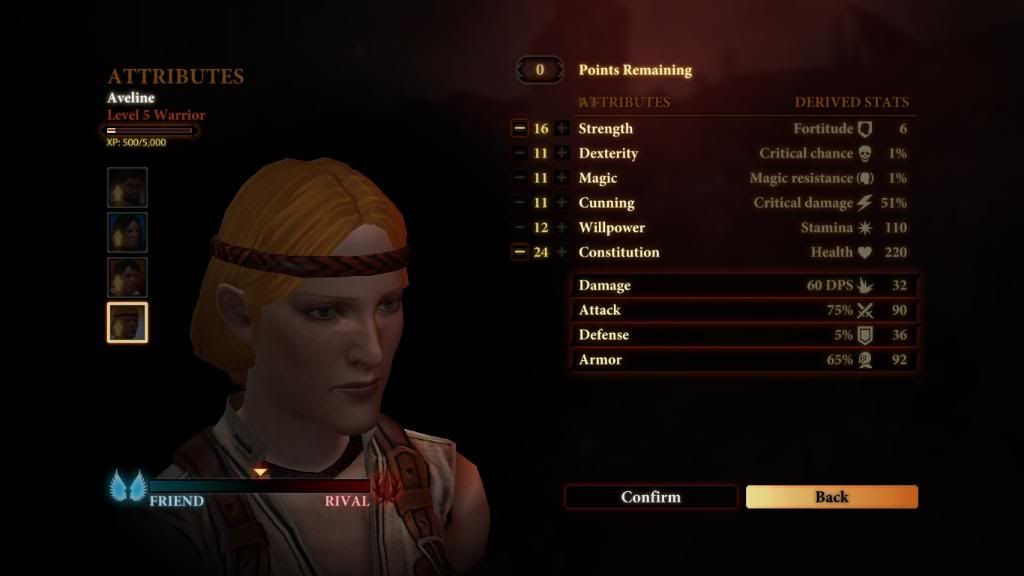Add a point to Strength

point(562,128)
